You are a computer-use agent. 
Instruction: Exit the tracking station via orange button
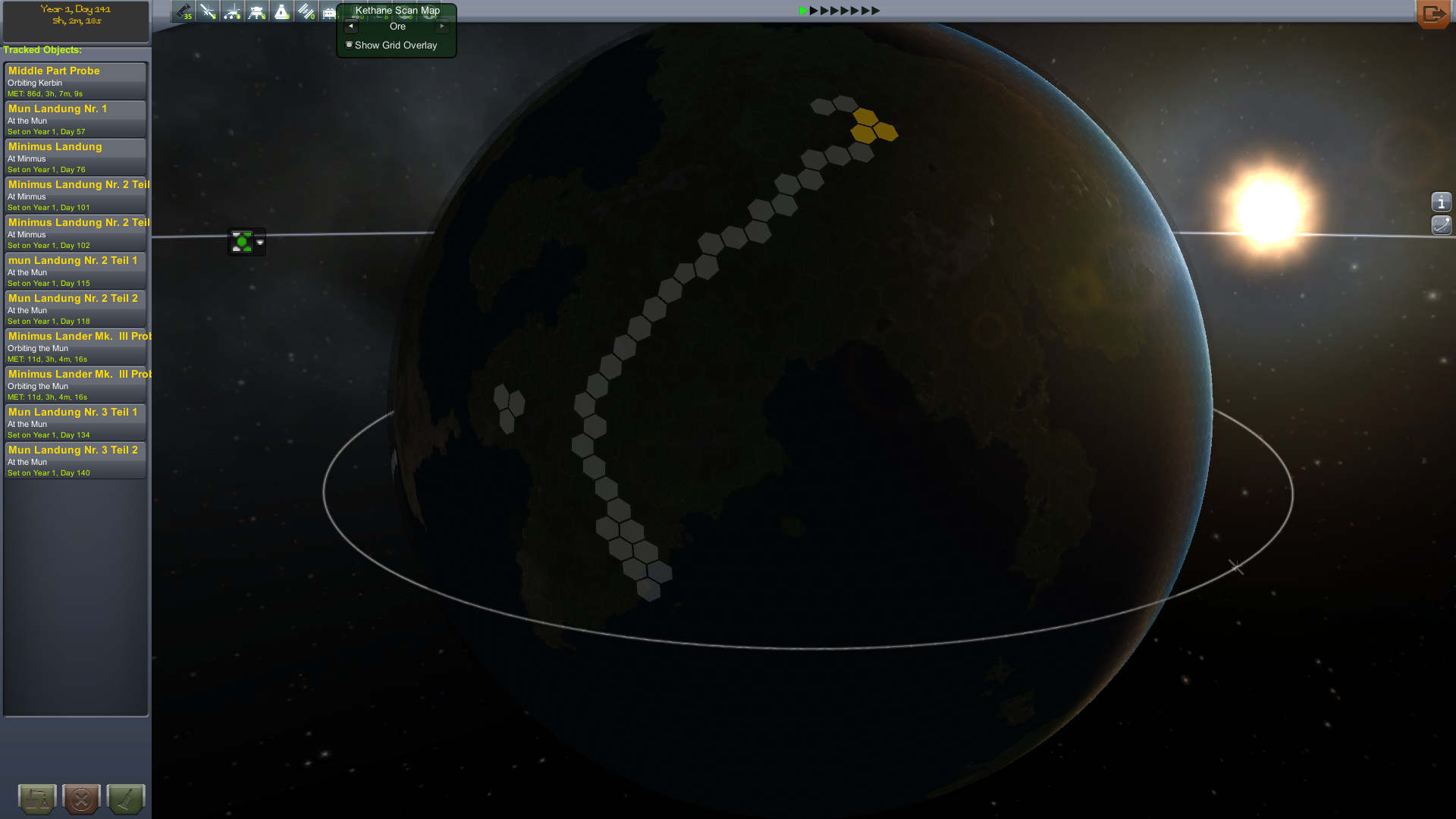pos(1432,14)
